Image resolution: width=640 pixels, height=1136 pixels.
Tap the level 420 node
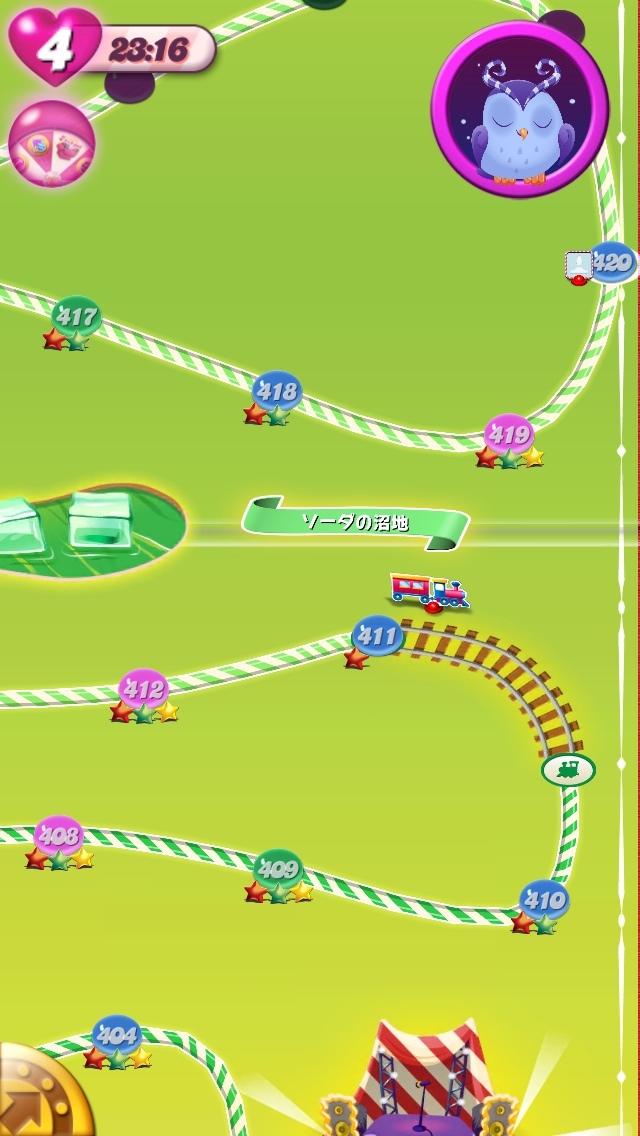click(x=612, y=263)
